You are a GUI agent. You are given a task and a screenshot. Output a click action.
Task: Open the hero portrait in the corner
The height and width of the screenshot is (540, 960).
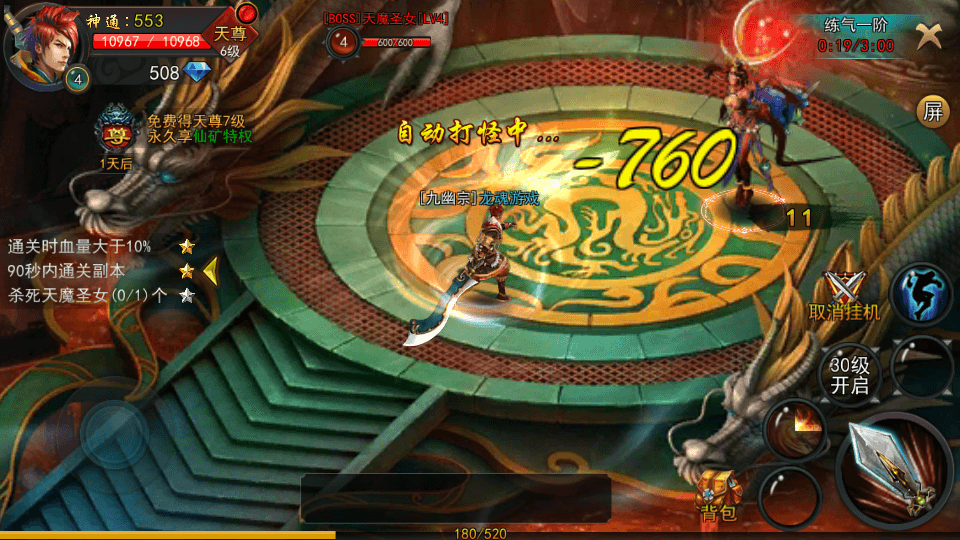point(42,40)
